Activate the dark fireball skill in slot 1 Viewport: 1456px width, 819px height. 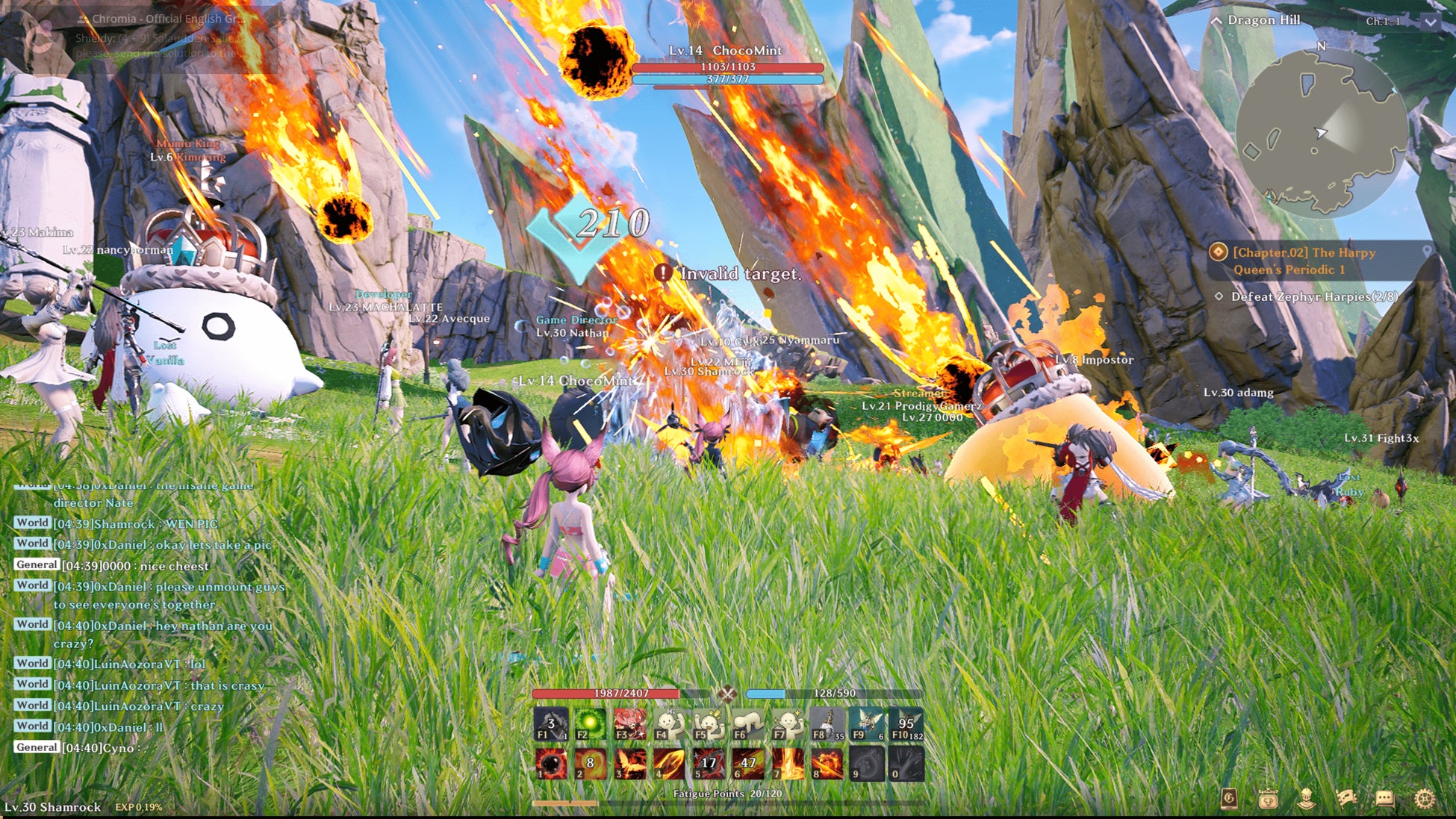click(x=552, y=764)
